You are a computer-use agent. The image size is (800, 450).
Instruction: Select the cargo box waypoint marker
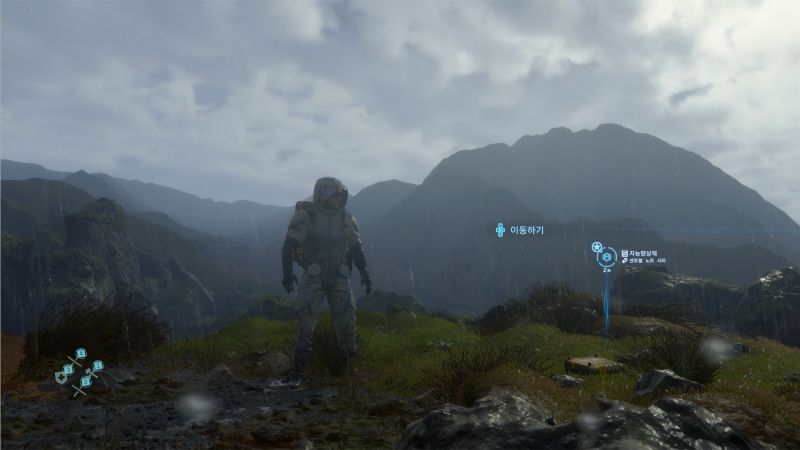(x=606, y=257)
